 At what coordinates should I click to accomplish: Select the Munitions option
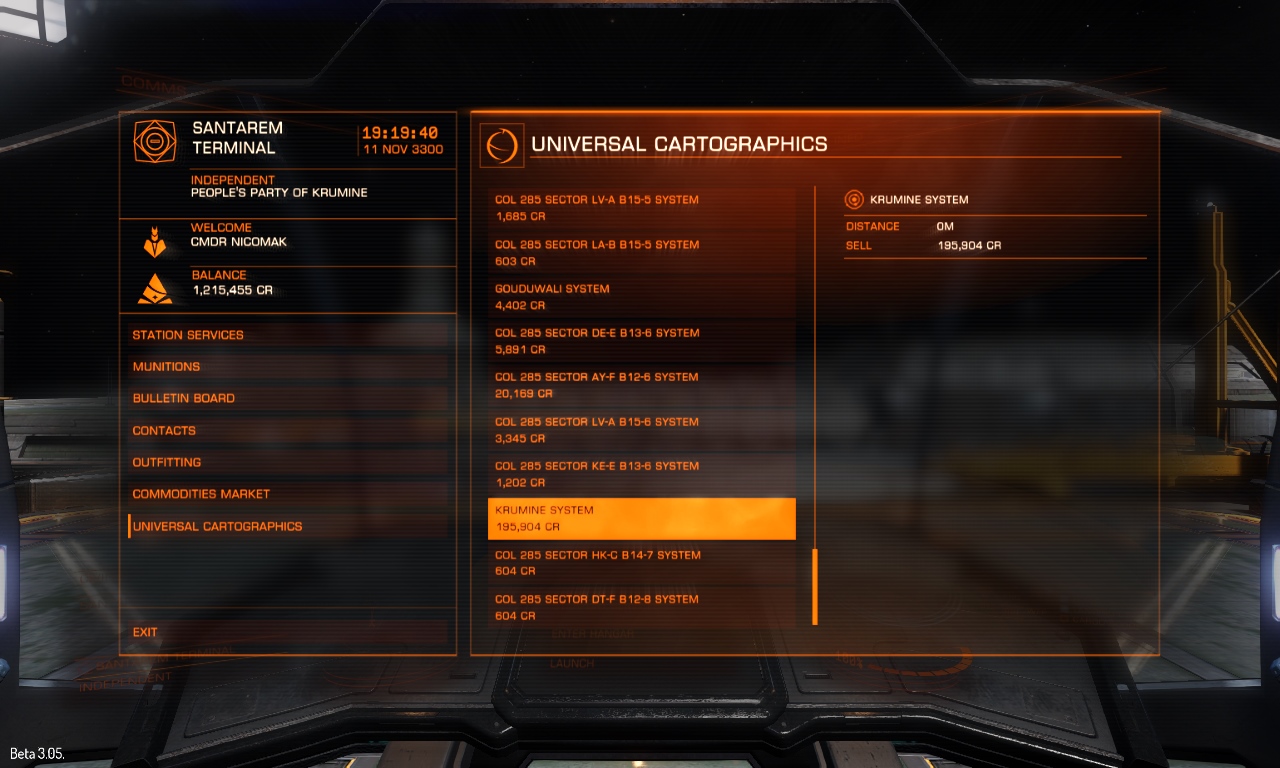pyautogui.click(x=167, y=367)
